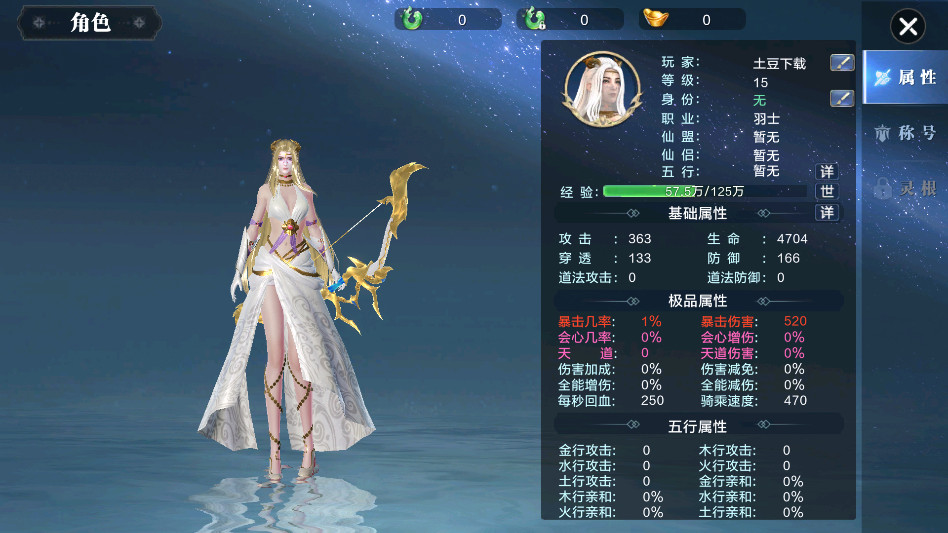Click the white-haired character portrait

coord(603,90)
